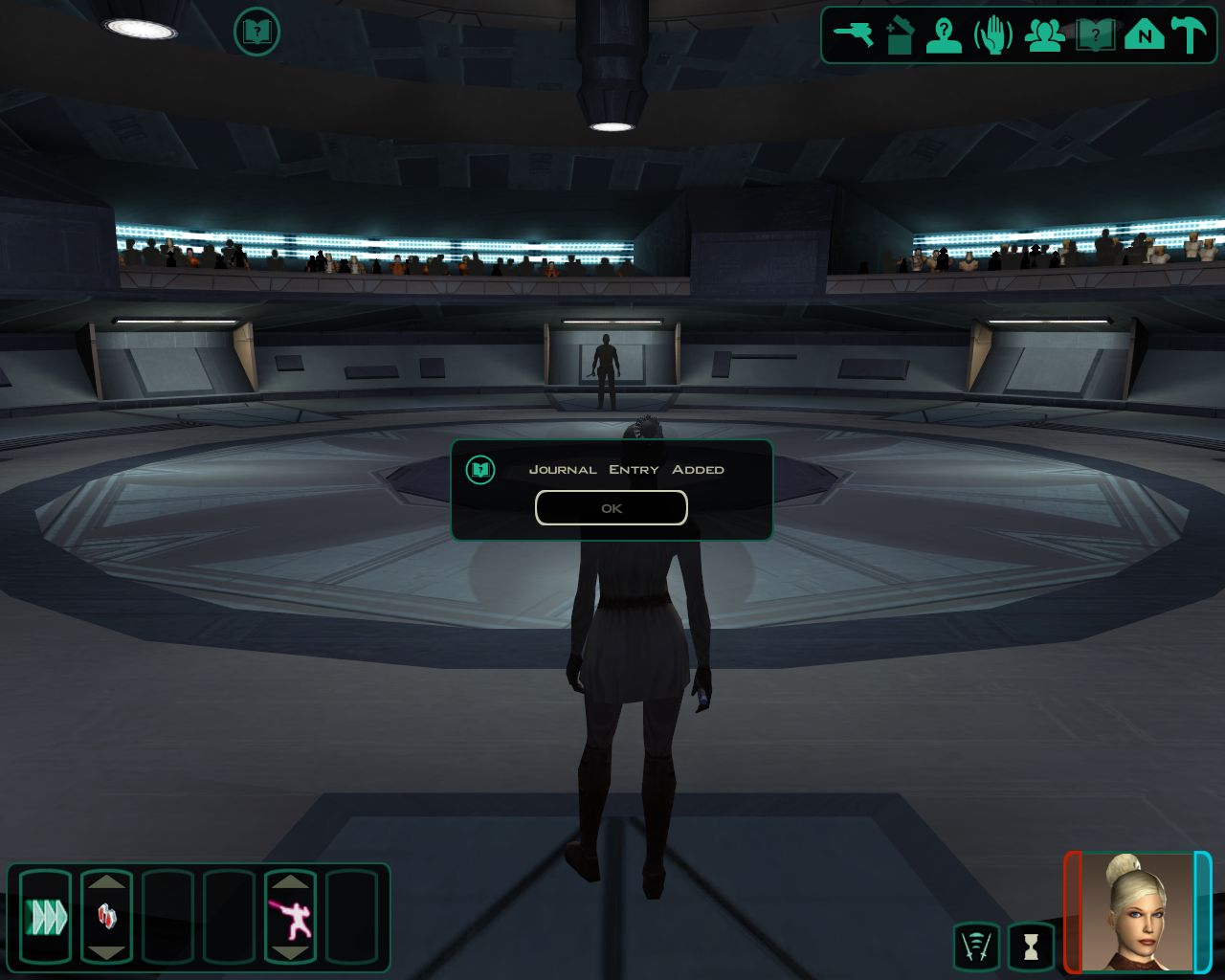Open the options hammer icon
1225x980 pixels.
pos(1191,35)
